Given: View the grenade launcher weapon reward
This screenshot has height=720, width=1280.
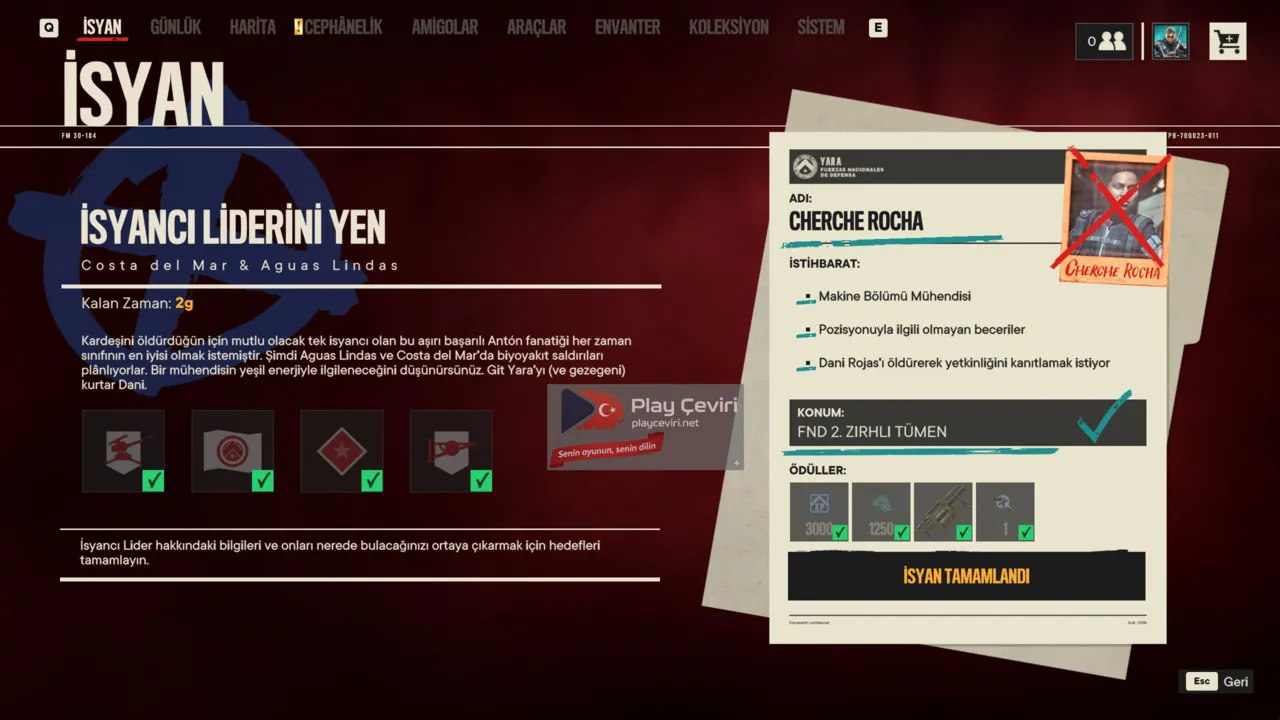Looking at the screenshot, I should pyautogui.click(x=943, y=512).
